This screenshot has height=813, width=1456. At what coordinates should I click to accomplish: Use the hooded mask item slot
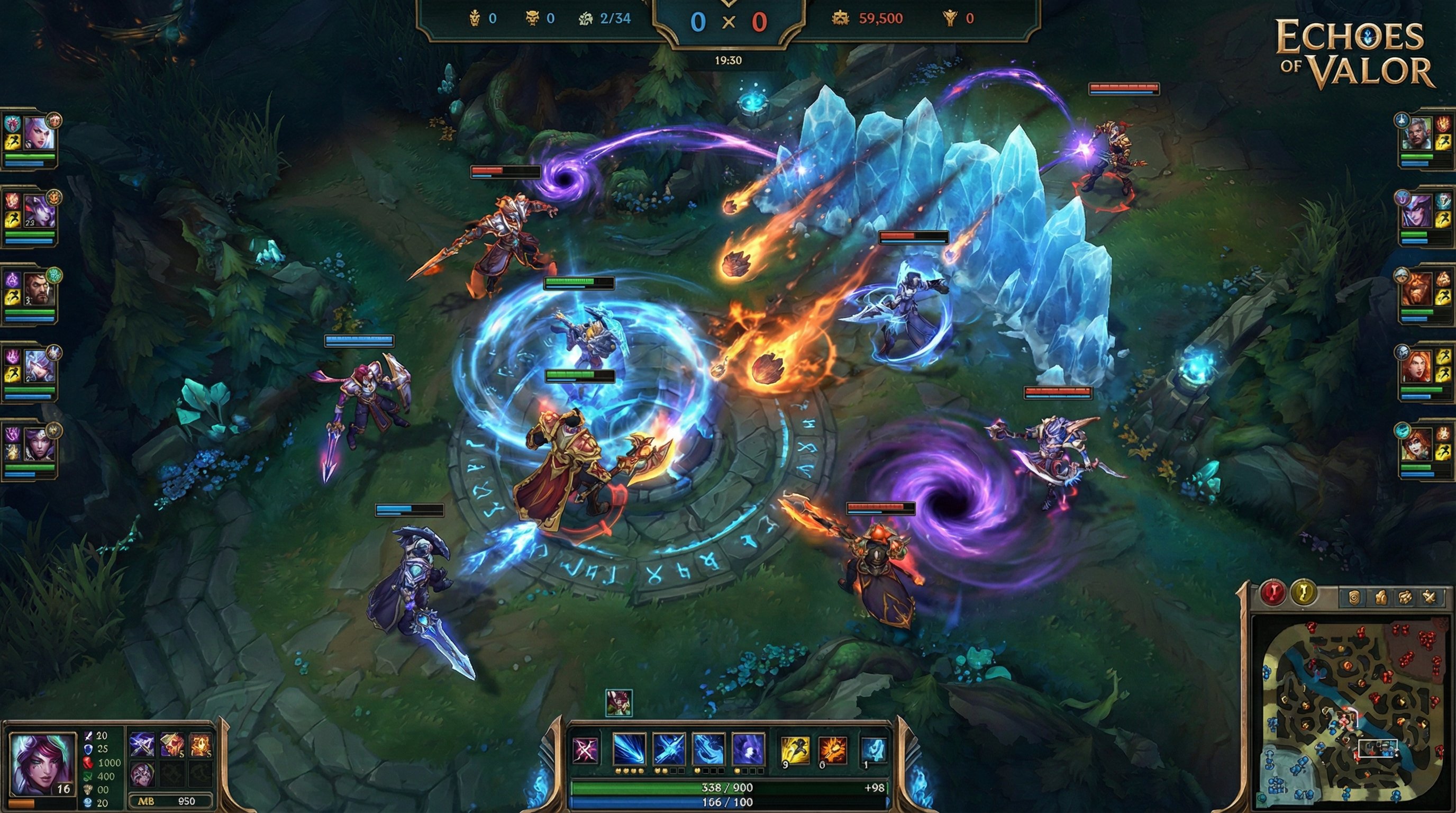click(x=141, y=773)
